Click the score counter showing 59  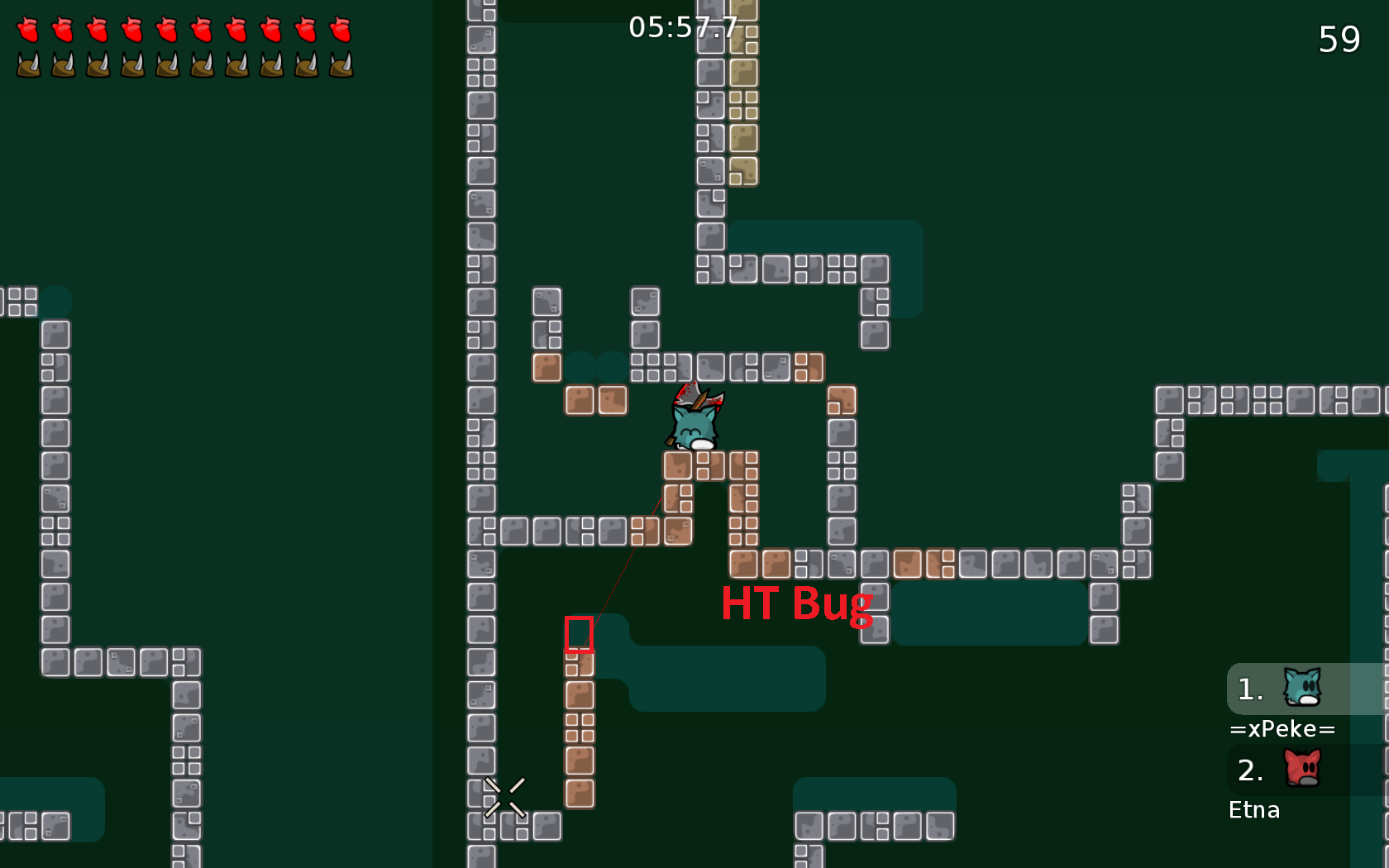[x=1341, y=39]
